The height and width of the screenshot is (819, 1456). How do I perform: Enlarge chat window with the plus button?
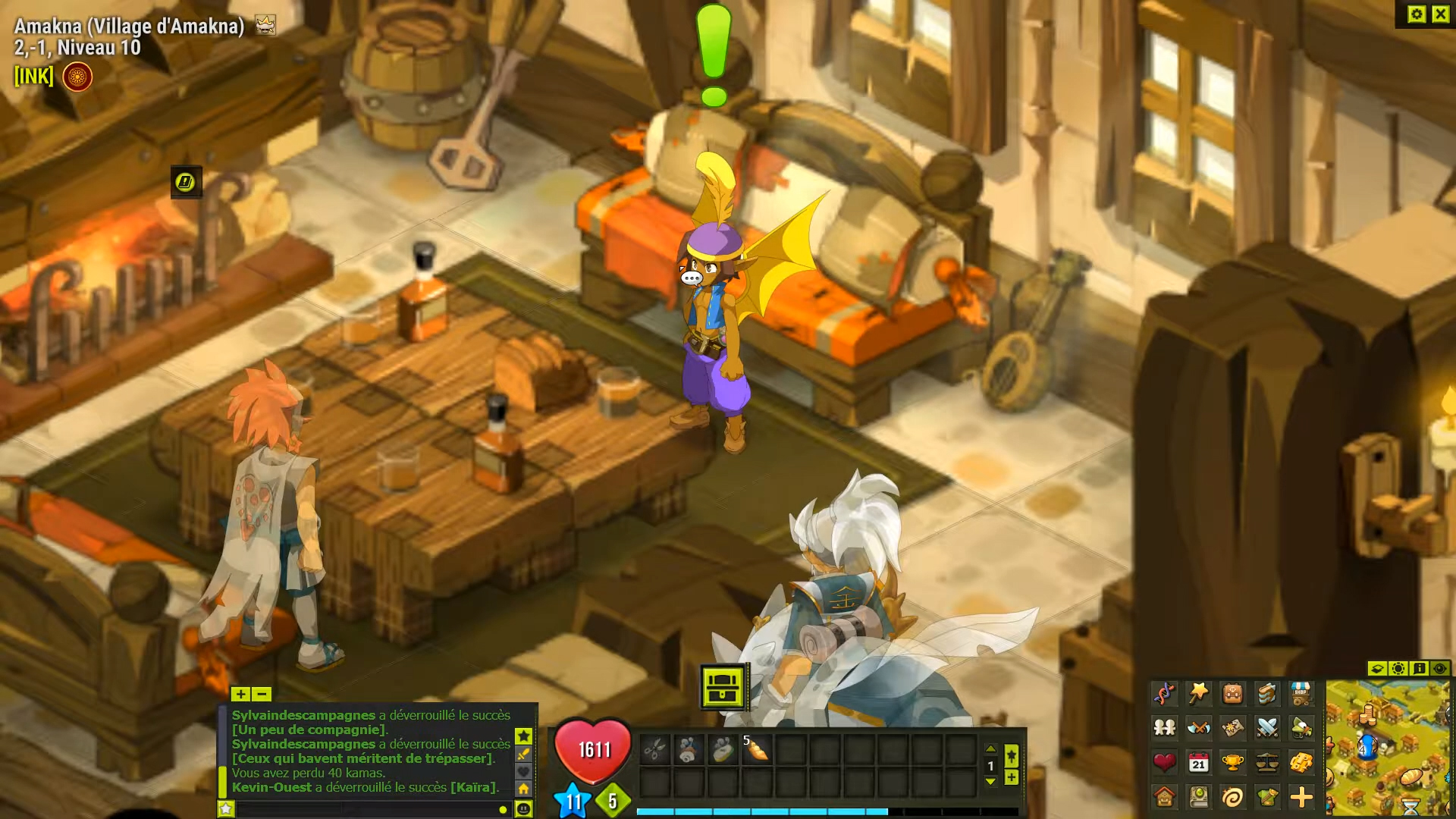[x=241, y=695]
